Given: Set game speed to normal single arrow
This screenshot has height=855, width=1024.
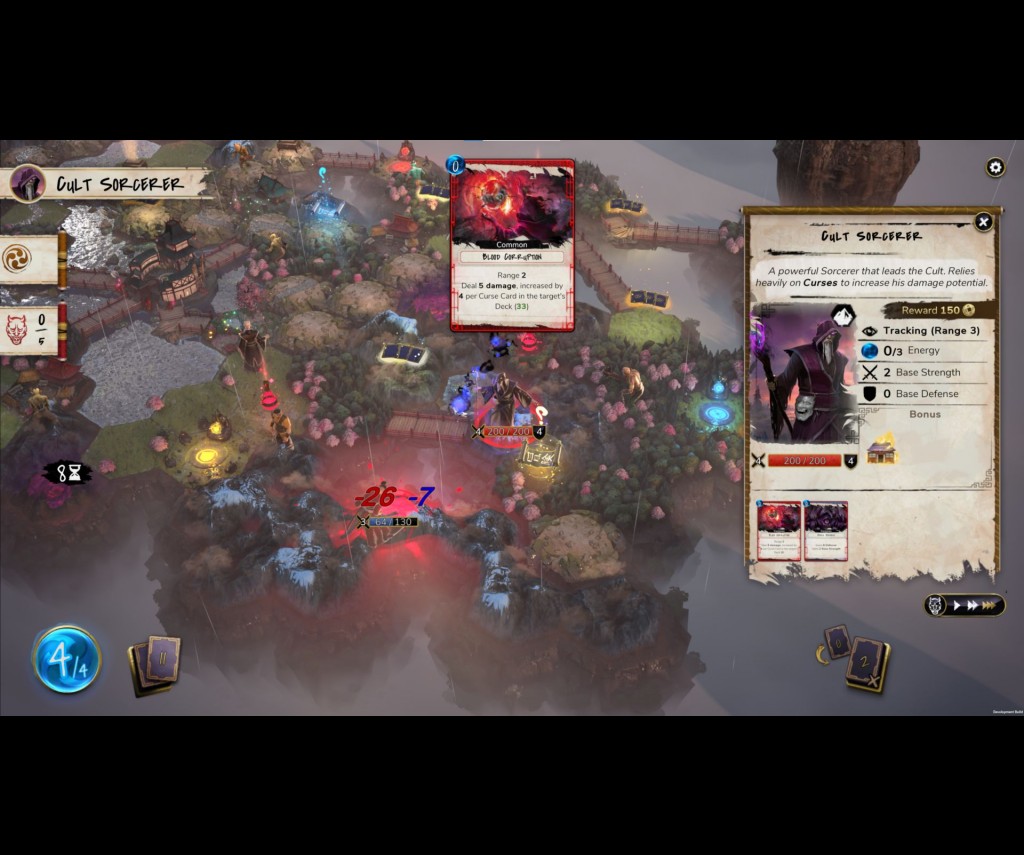Looking at the screenshot, I should click(x=958, y=606).
